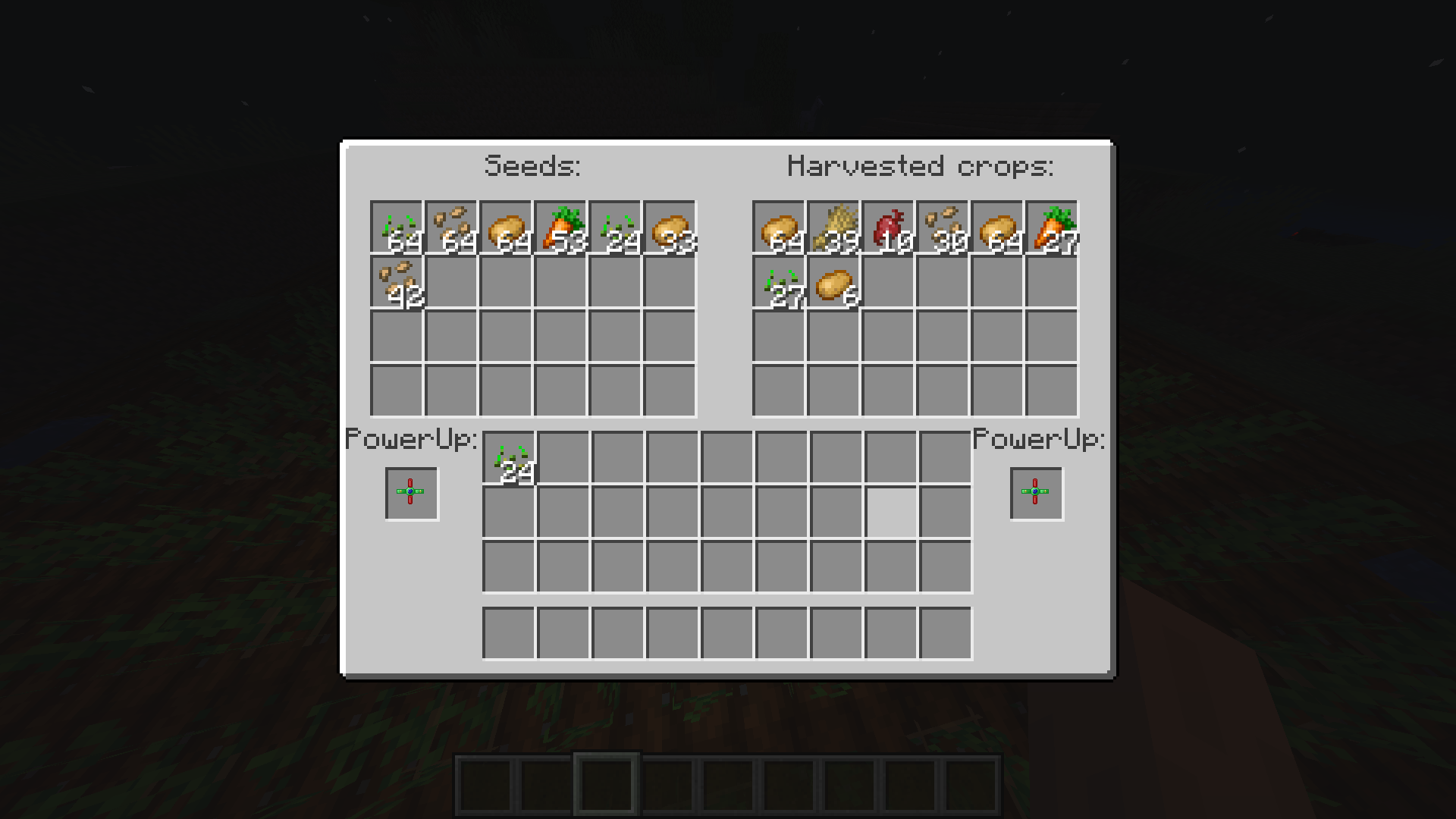This screenshot has width=1456, height=819.
Task: Select the stack of 64 wheat seeds under Seeds
Action: point(398,227)
